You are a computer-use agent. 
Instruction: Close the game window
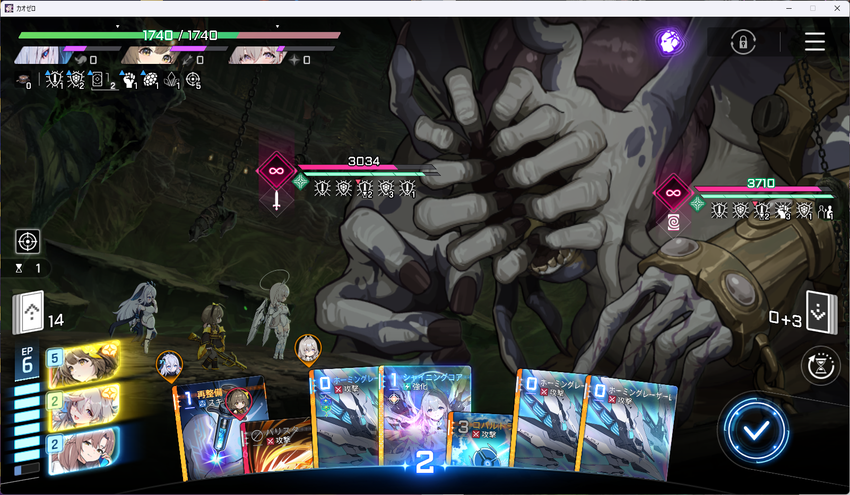837,7
